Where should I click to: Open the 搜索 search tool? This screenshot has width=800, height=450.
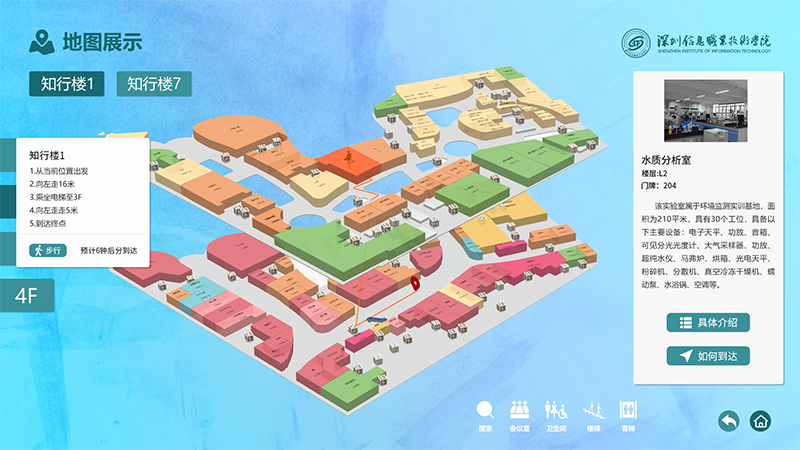coord(485,413)
